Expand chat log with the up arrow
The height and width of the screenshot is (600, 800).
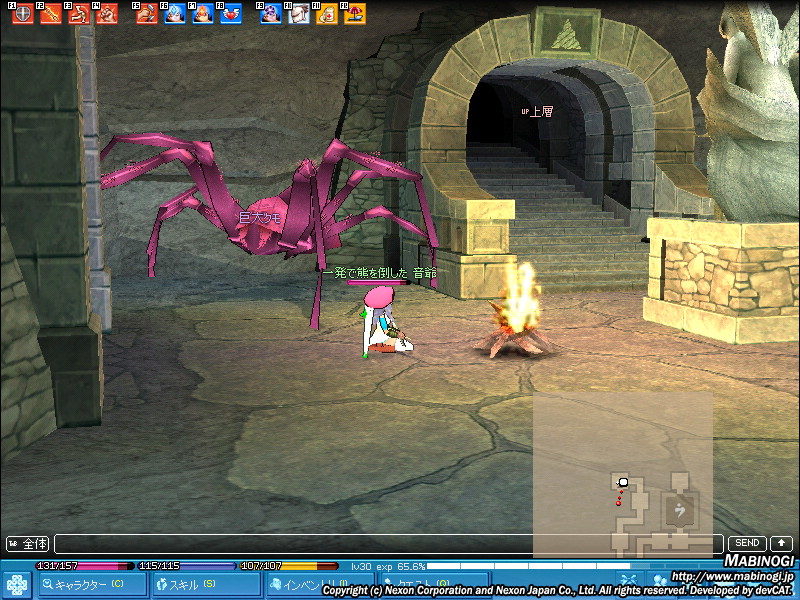(782, 543)
